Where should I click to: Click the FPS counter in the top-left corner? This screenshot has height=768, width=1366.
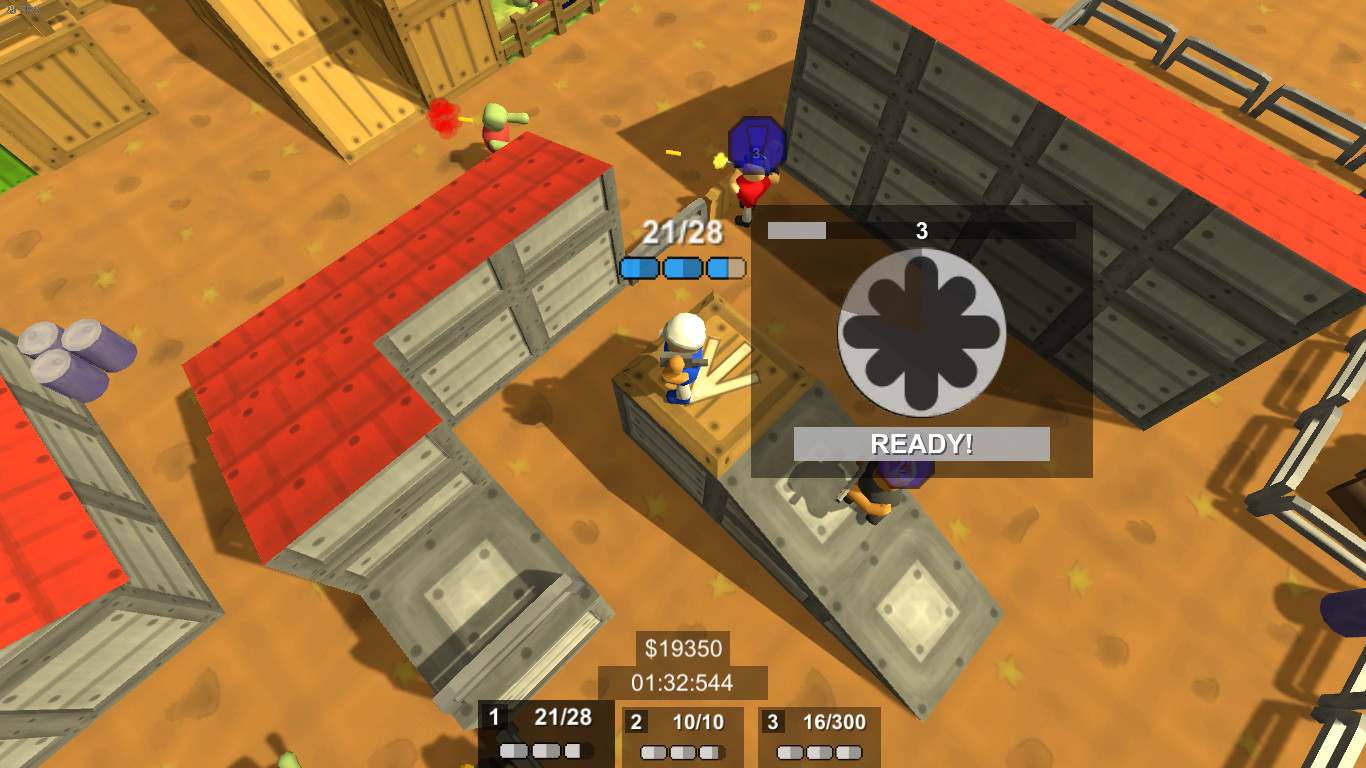(x=22, y=10)
